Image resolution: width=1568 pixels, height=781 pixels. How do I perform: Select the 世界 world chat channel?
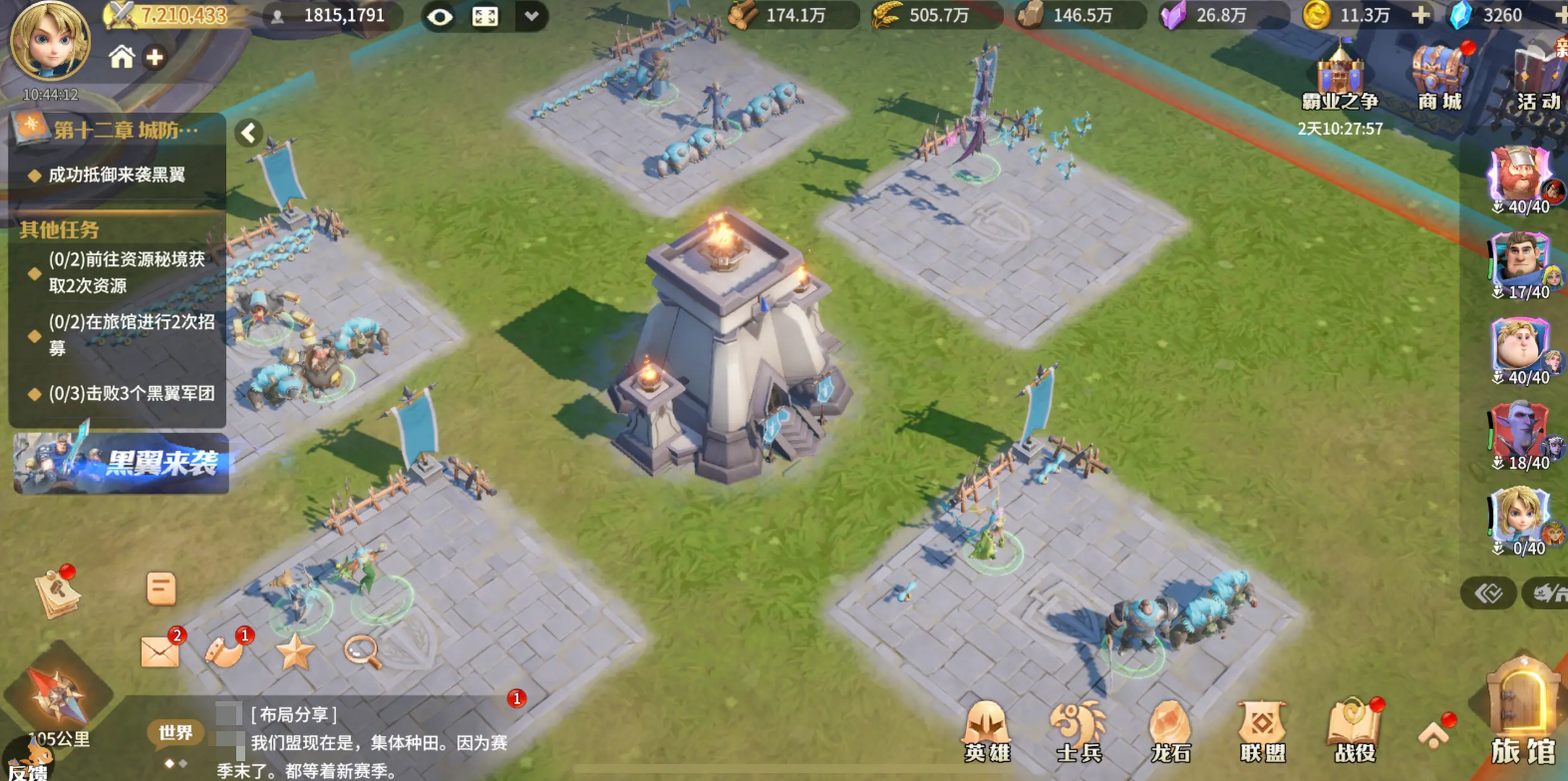click(175, 733)
